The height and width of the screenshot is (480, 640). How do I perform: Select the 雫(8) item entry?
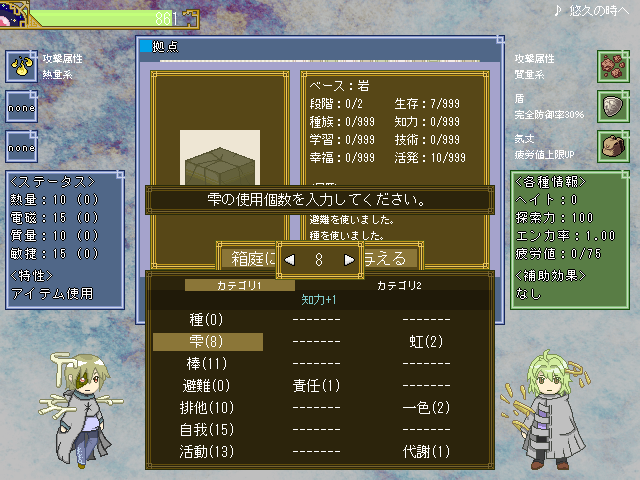[208, 342]
